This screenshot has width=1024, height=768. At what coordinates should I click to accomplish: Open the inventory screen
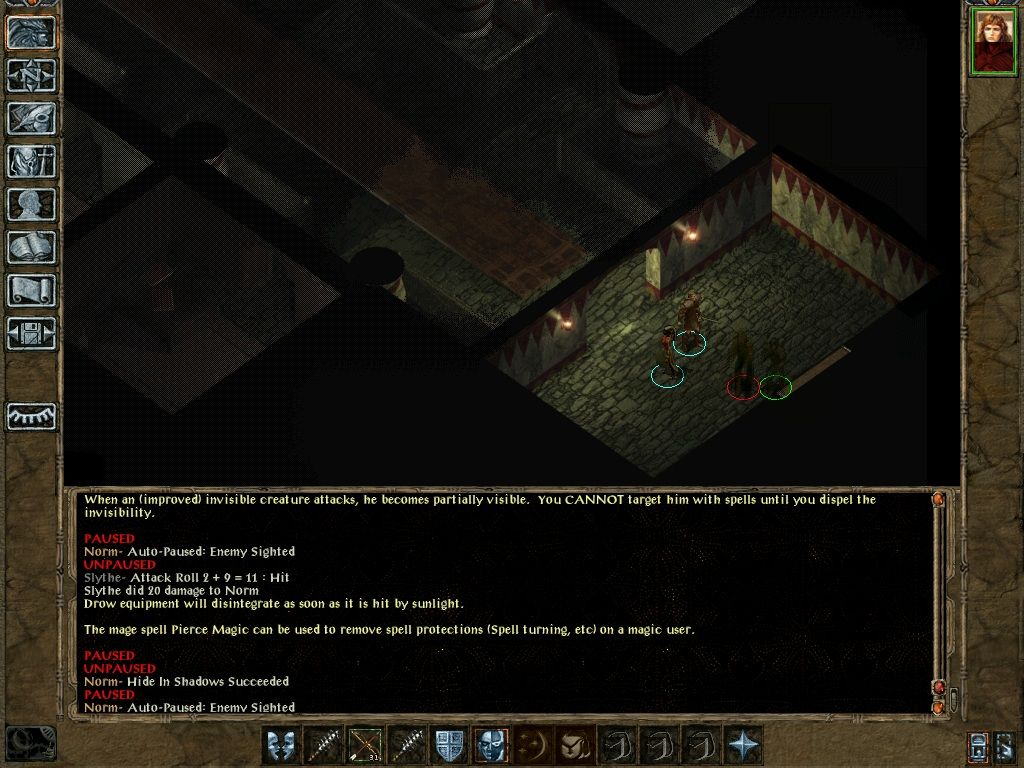coord(32,161)
